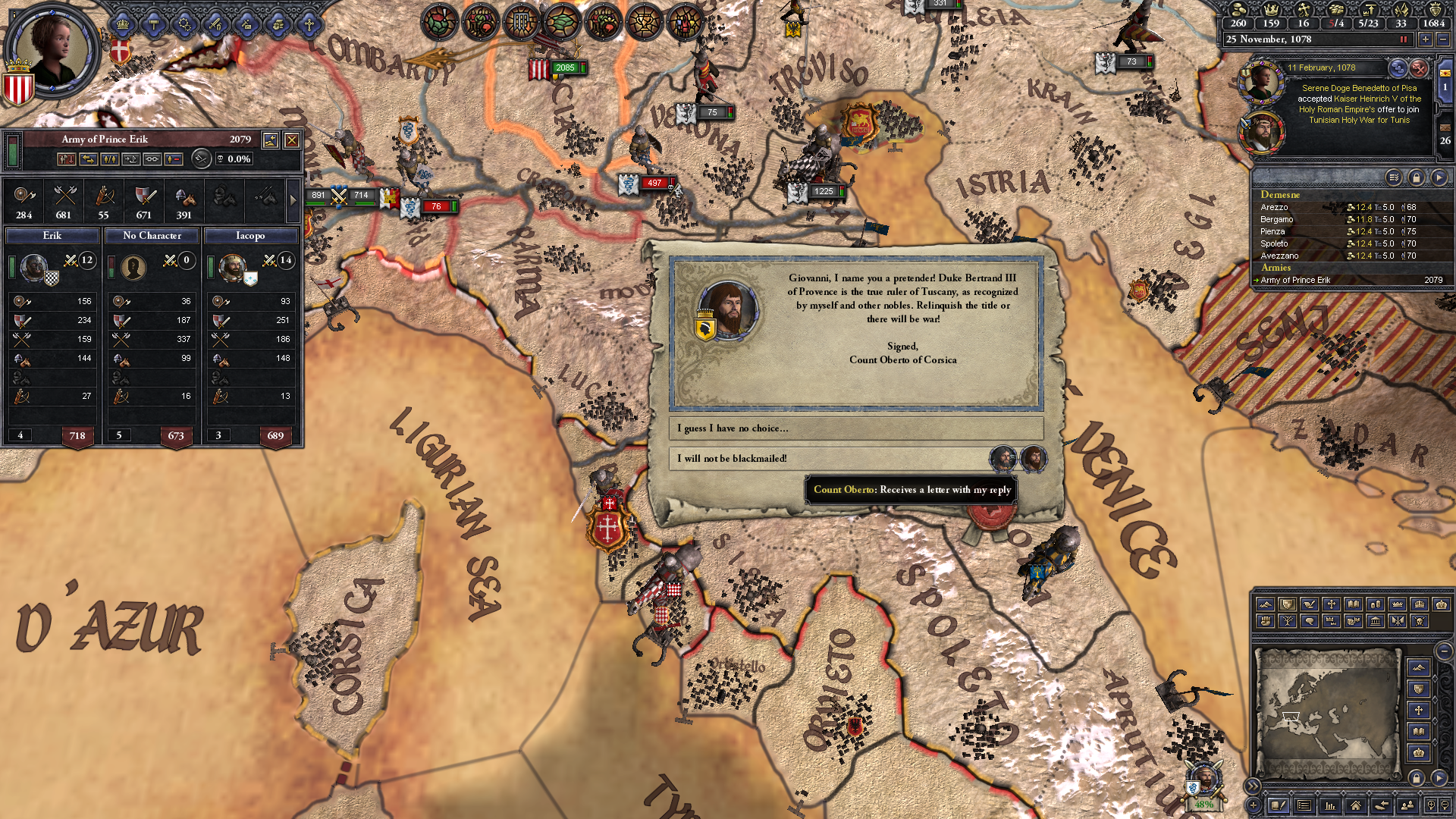Switch minimap to religion map mode
Viewport: 1456px width, 819px height.
(1419, 710)
